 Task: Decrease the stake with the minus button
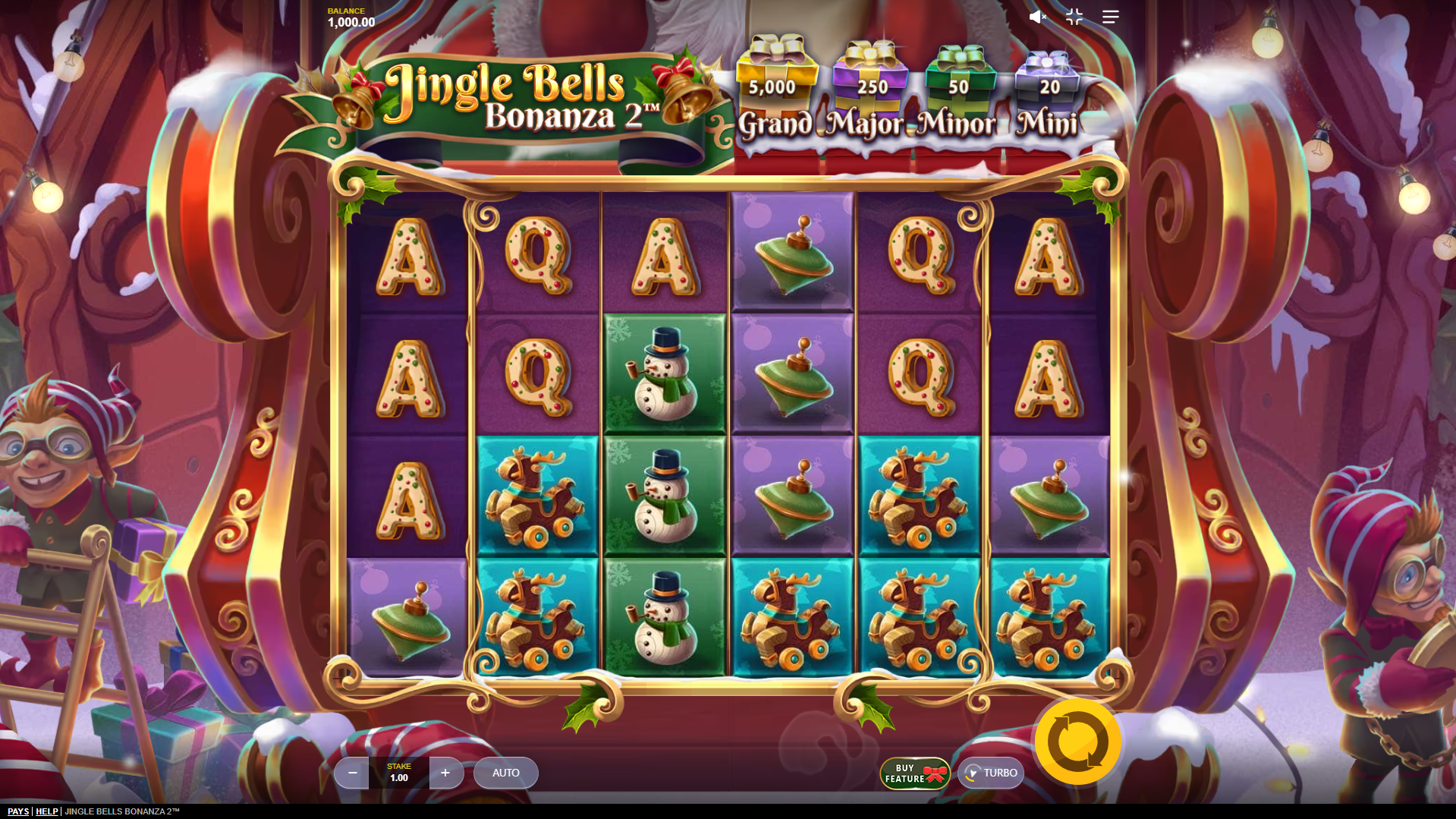[x=351, y=773]
